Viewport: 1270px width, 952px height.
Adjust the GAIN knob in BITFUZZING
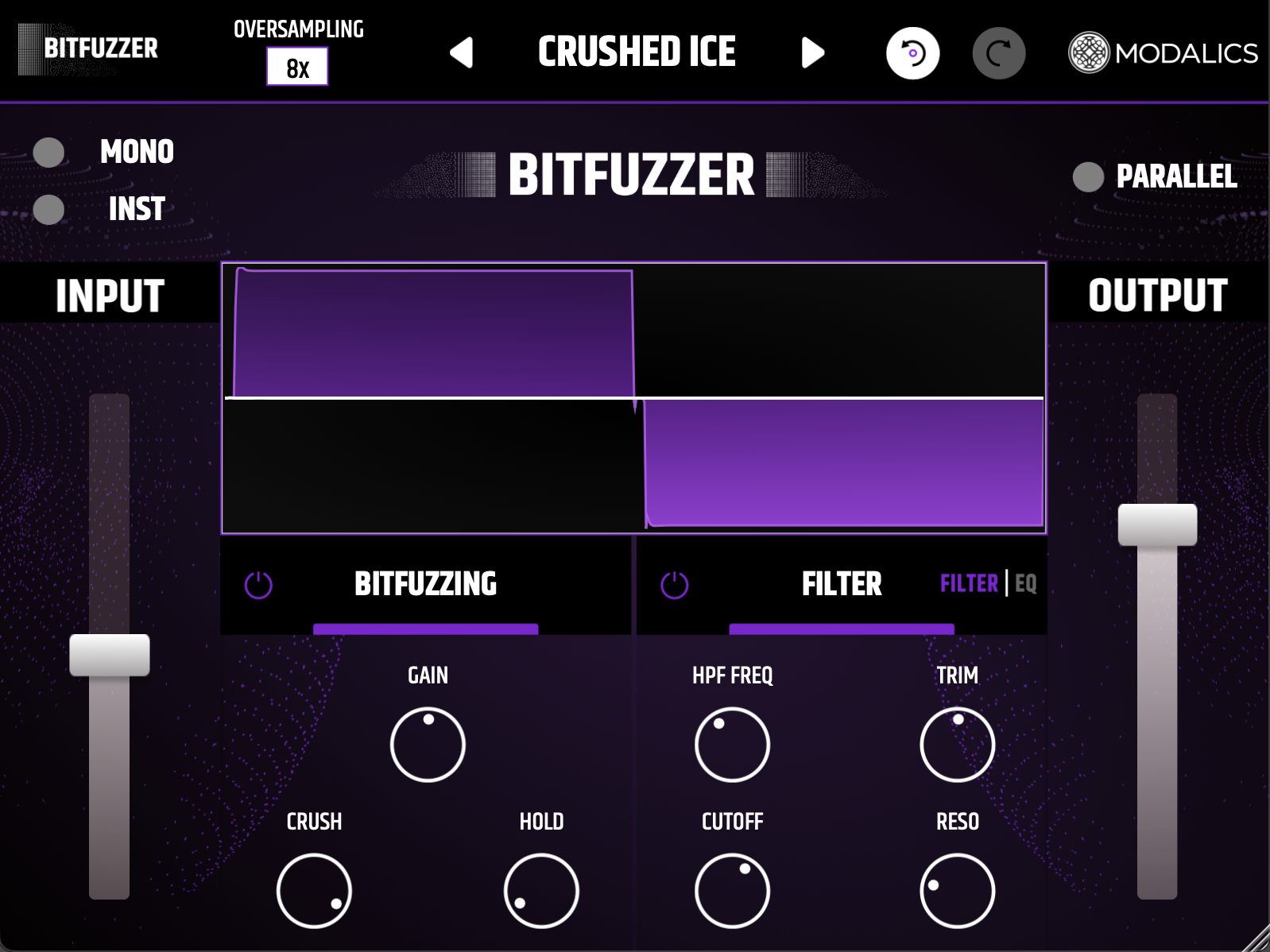pos(427,745)
